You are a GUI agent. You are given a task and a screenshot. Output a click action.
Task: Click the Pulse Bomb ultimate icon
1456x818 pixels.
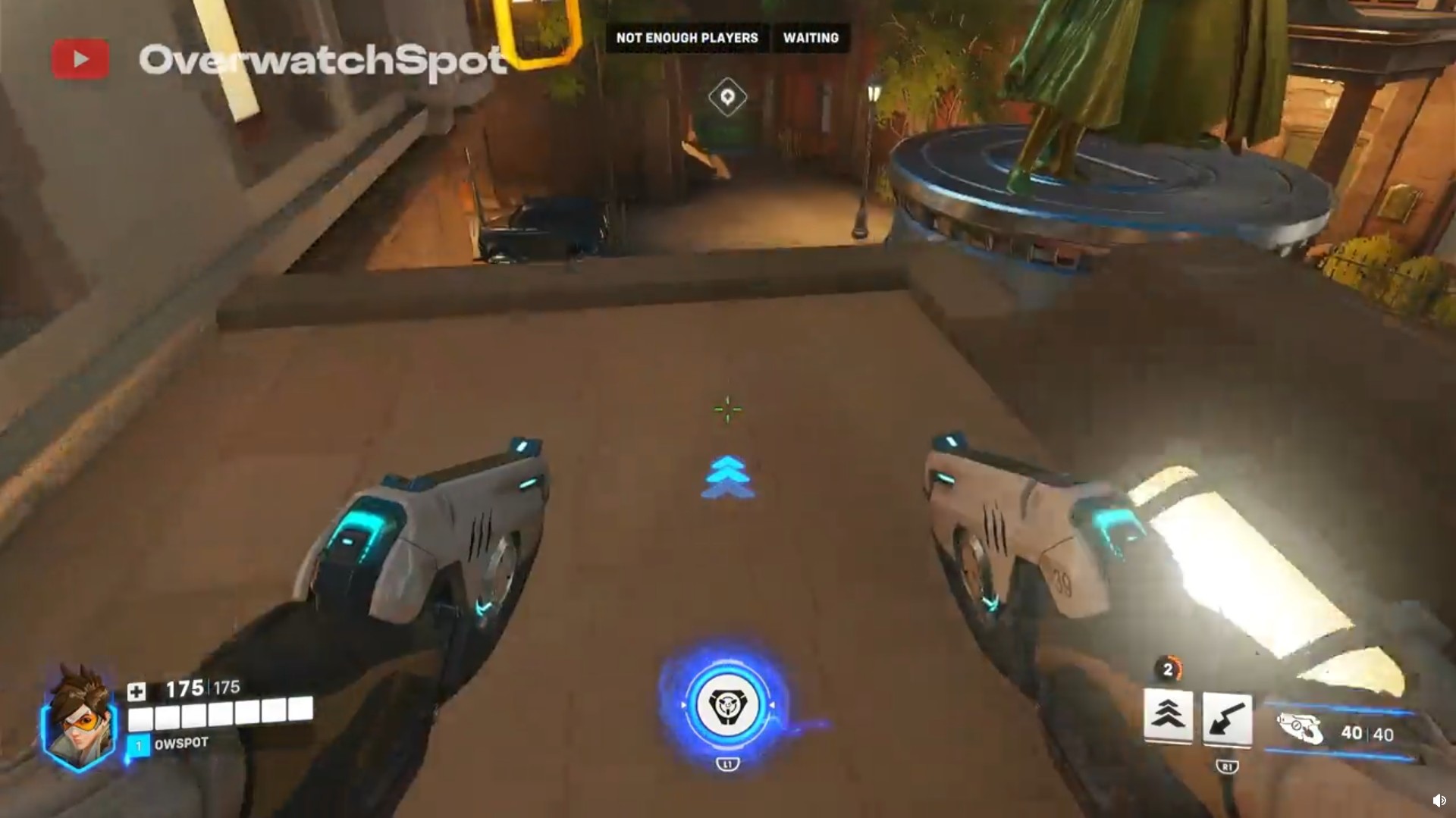pyautogui.click(x=727, y=704)
